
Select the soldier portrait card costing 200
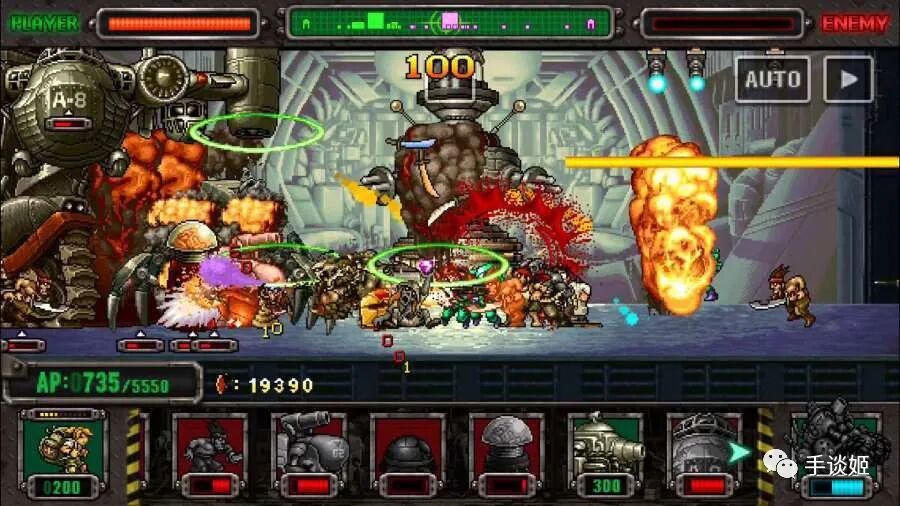tap(62, 453)
